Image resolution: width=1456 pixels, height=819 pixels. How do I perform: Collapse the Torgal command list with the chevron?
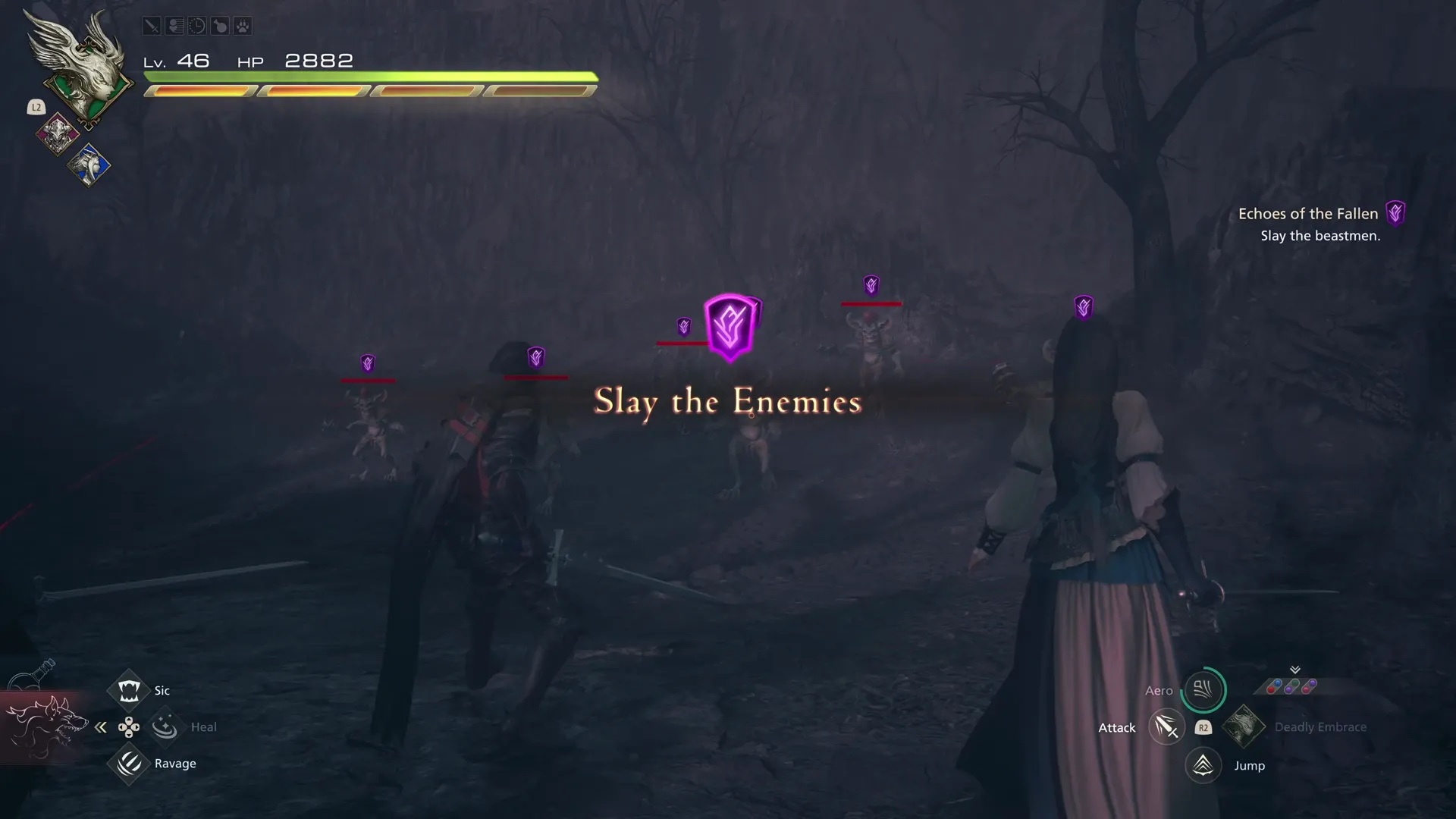(101, 726)
